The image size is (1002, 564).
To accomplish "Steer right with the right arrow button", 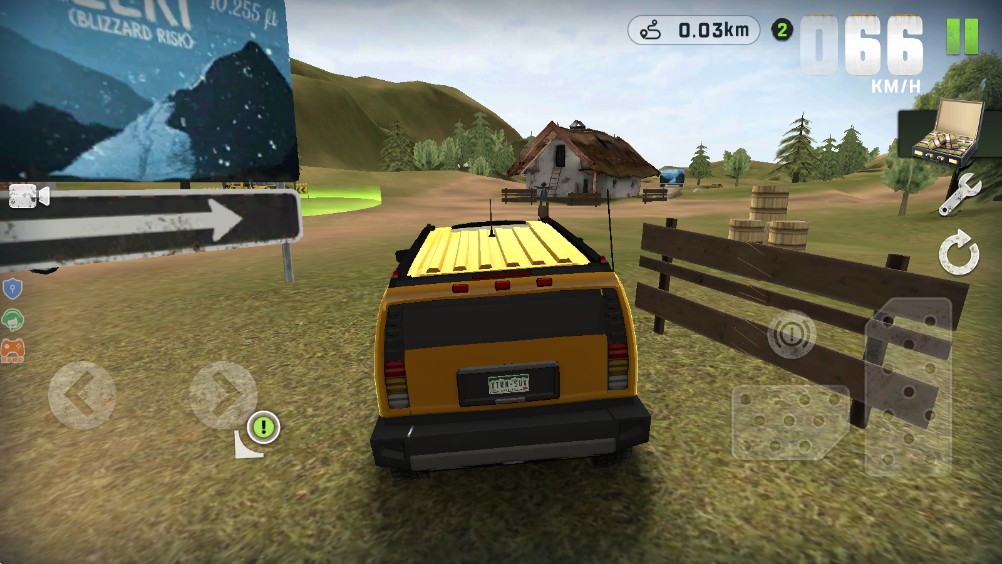I will (x=223, y=395).
